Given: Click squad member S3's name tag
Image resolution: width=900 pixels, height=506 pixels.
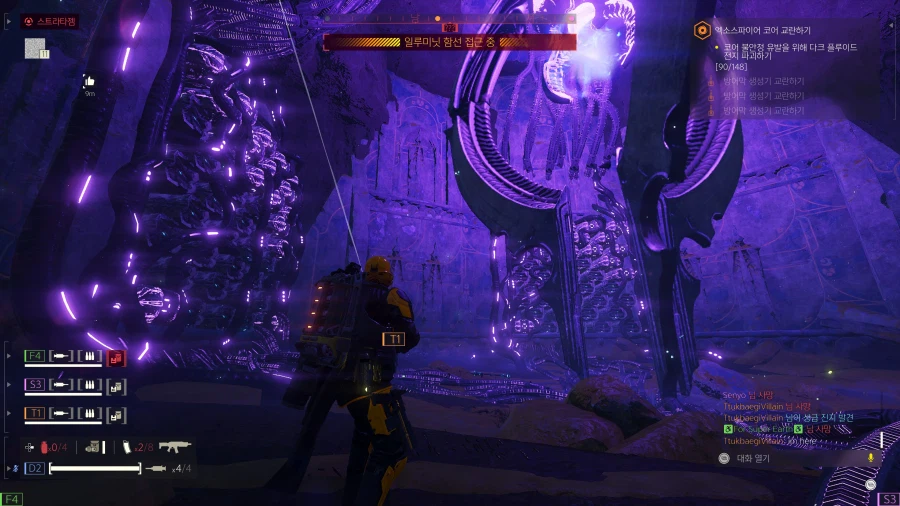Looking at the screenshot, I should [x=34, y=384].
